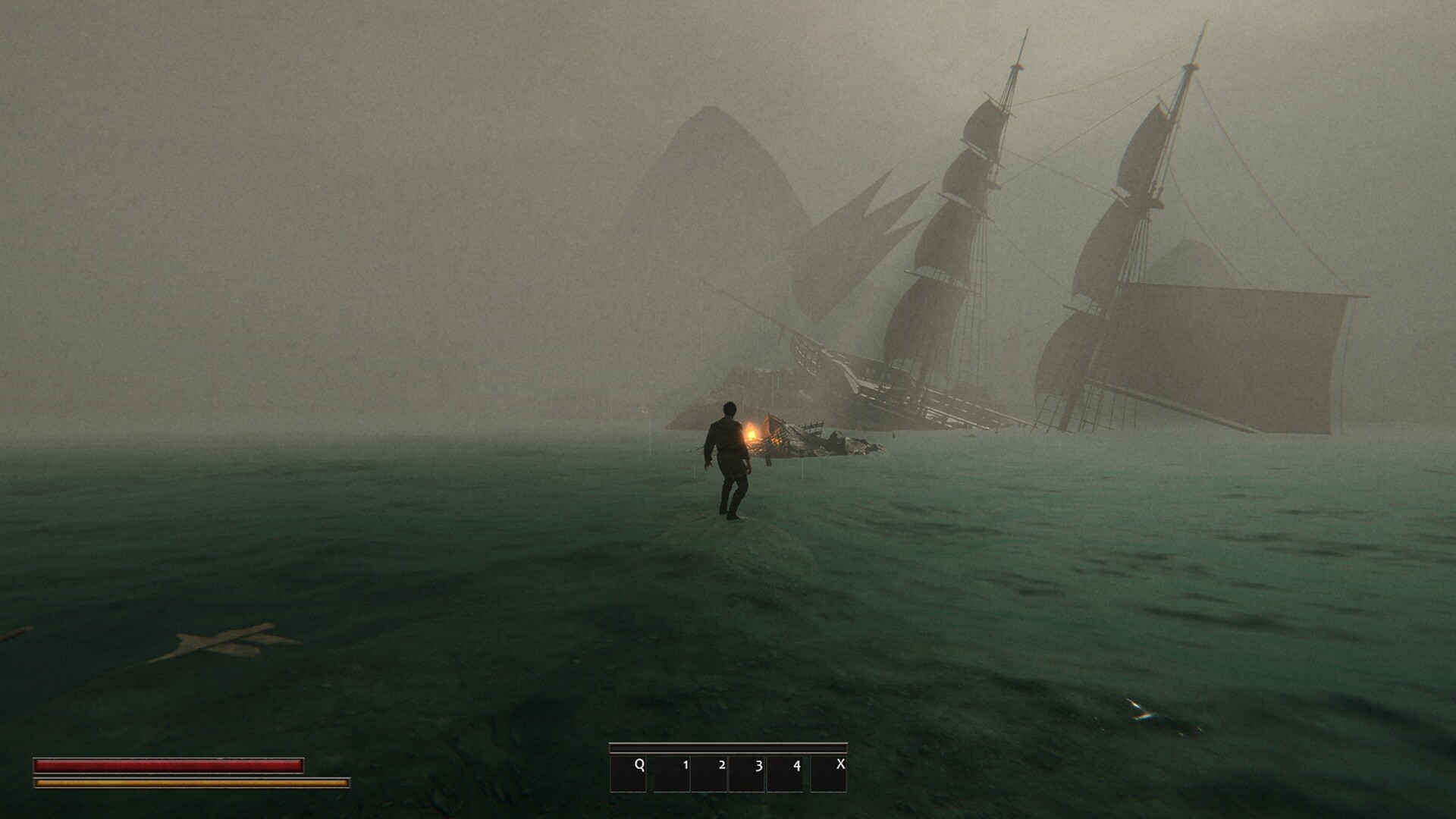Pick the hotbar slot numbered 4
This screenshot has width=1456, height=819.
click(x=785, y=773)
